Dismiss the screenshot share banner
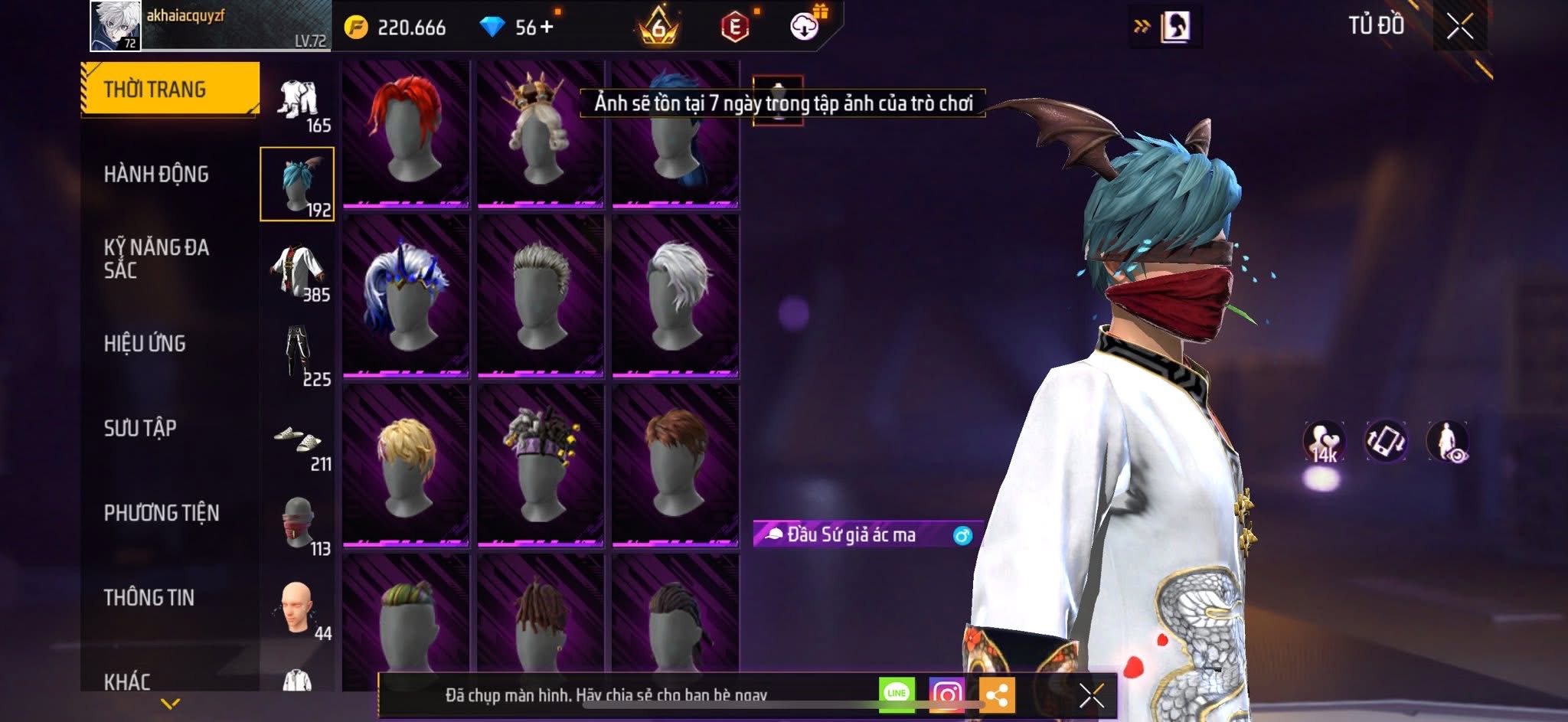 pyautogui.click(x=1091, y=696)
